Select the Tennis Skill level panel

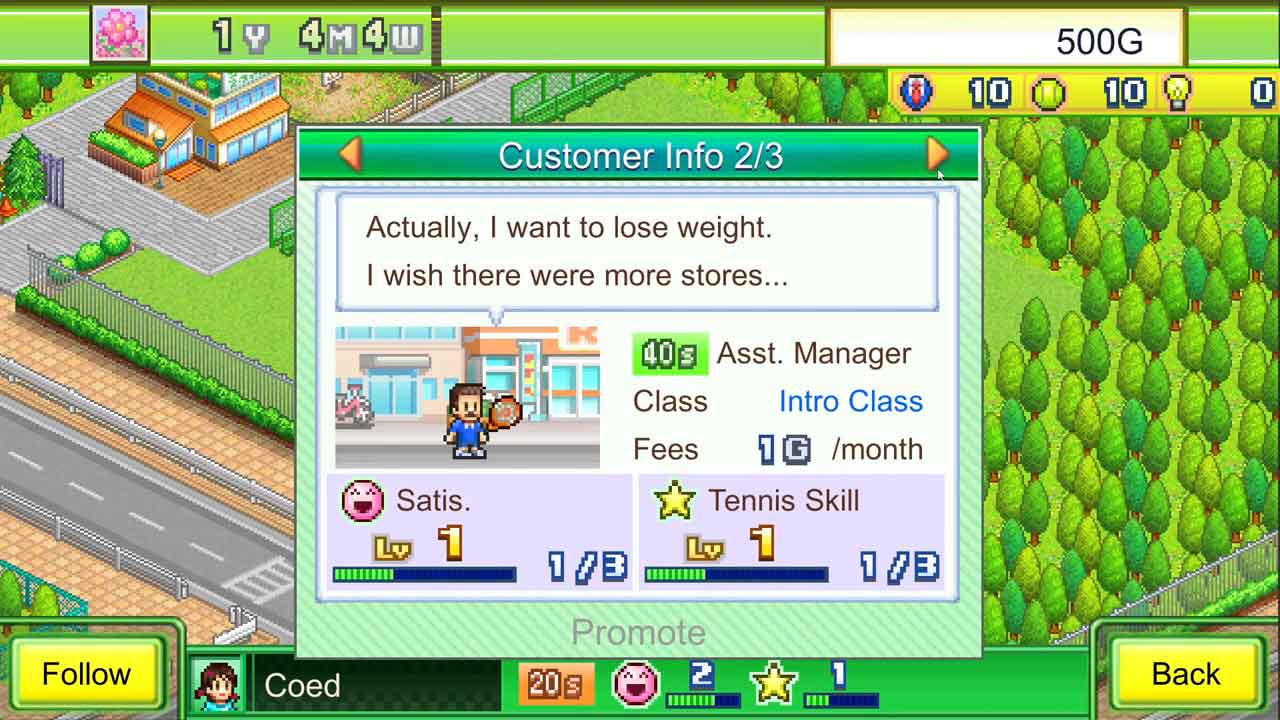(791, 534)
